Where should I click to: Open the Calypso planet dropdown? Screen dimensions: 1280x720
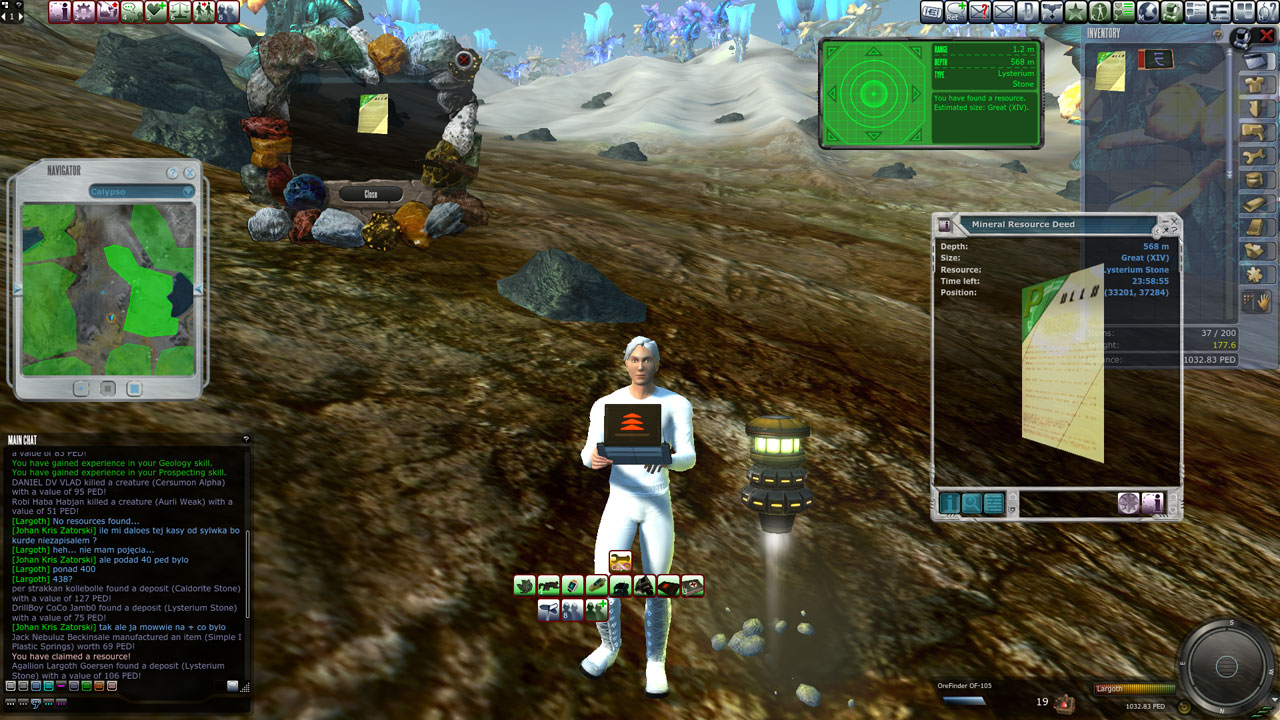pyautogui.click(x=141, y=191)
